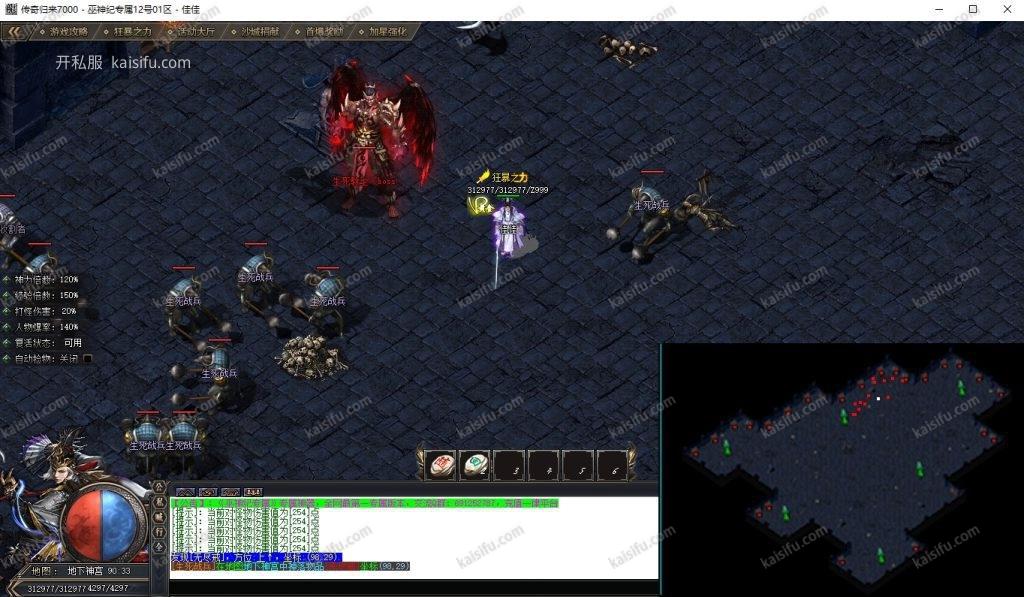The image size is (1024, 597).
Task: Select the 公 chat channel button
Action: pyautogui.click(x=160, y=488)
